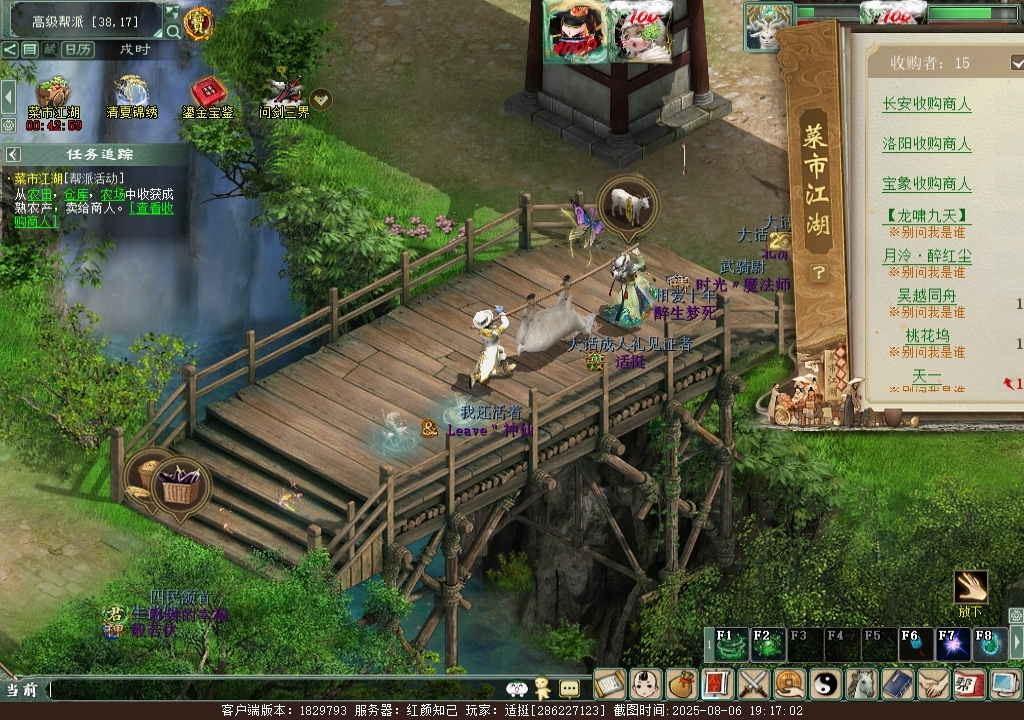Open the horse mount icon in bottom menu

click(861, 684)
